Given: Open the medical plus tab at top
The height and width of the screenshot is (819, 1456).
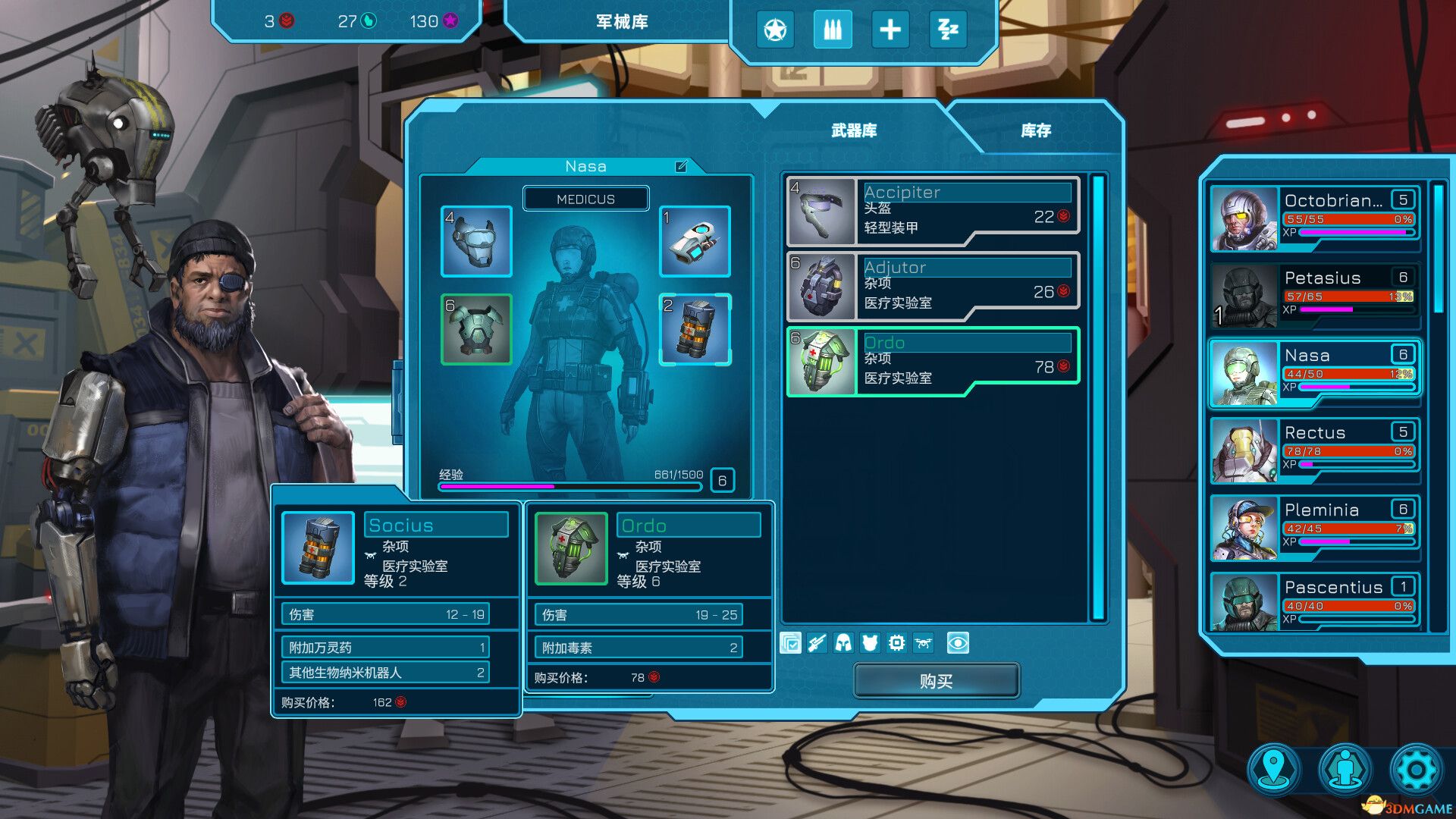Looking at the screenshot, I should [890, 30].
